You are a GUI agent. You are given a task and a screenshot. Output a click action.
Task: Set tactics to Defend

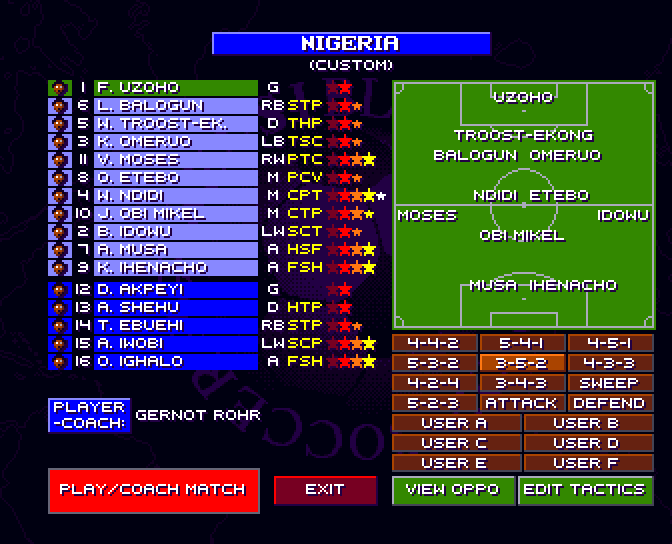609,403
